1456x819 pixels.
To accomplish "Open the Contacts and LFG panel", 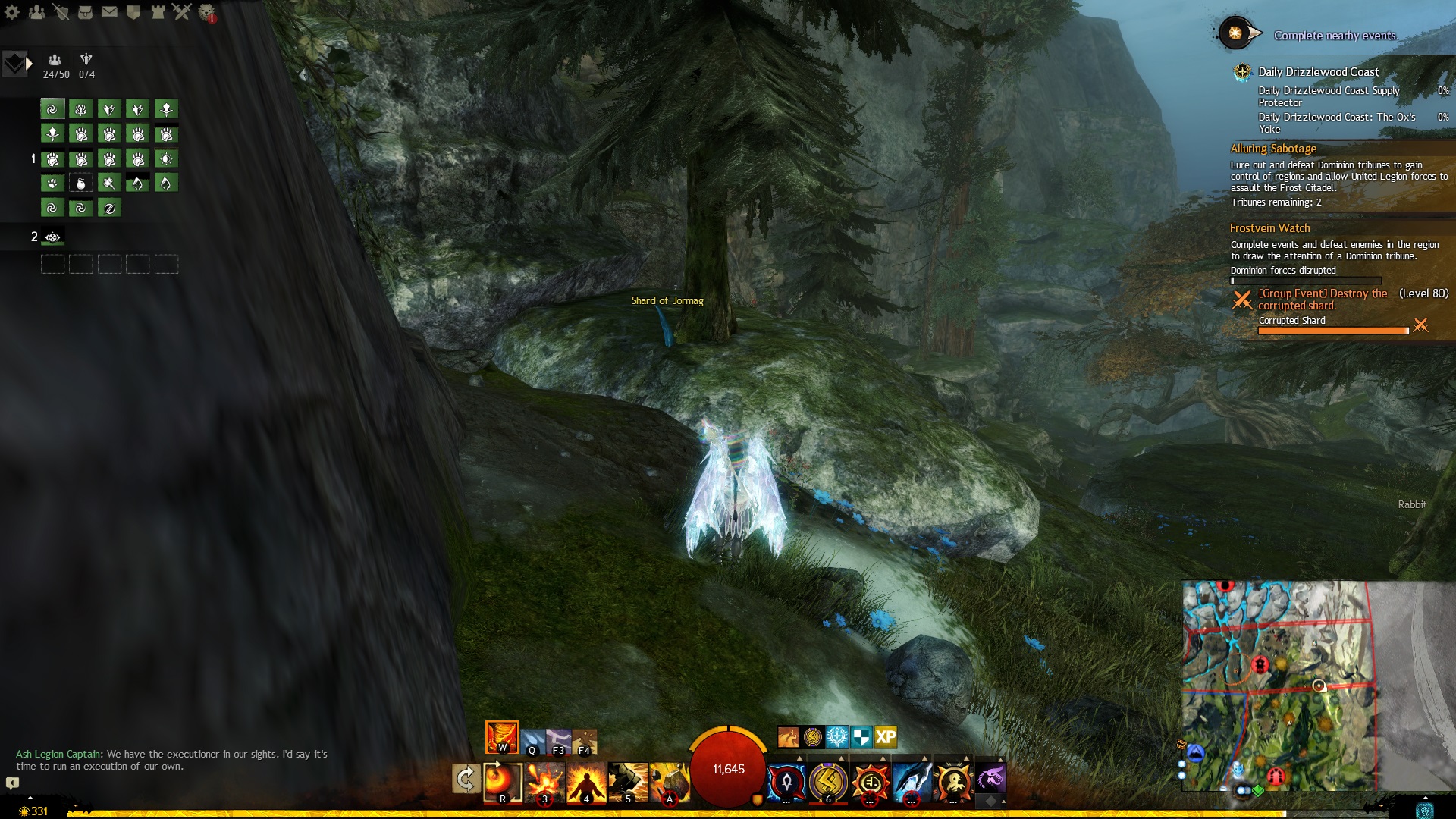I will 36,12.
